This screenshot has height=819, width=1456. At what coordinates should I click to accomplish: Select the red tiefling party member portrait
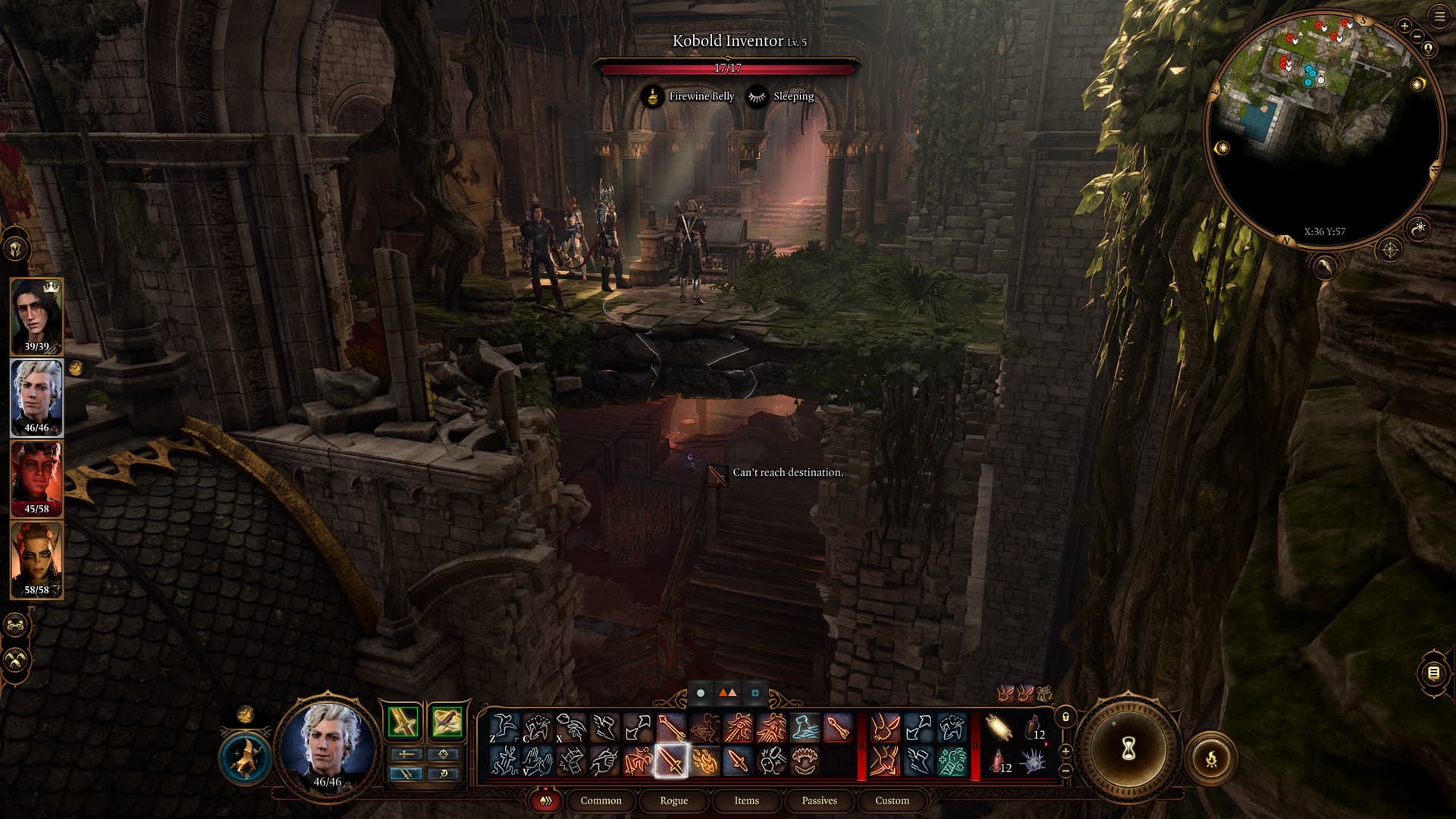[36, 479]
